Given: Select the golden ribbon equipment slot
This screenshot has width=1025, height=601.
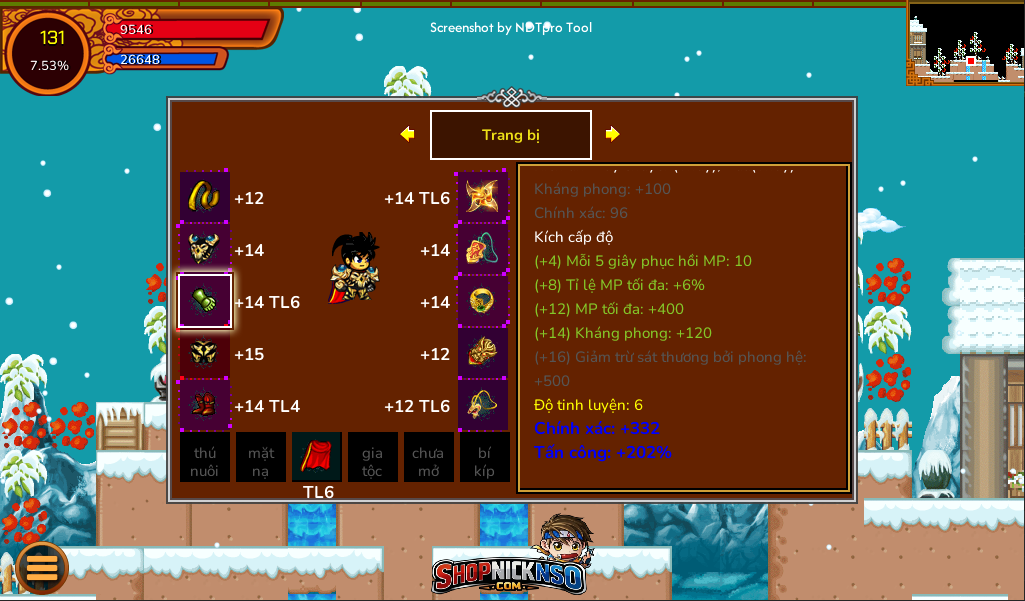Looking at the screenshot, I should click(x=205, y=197).
